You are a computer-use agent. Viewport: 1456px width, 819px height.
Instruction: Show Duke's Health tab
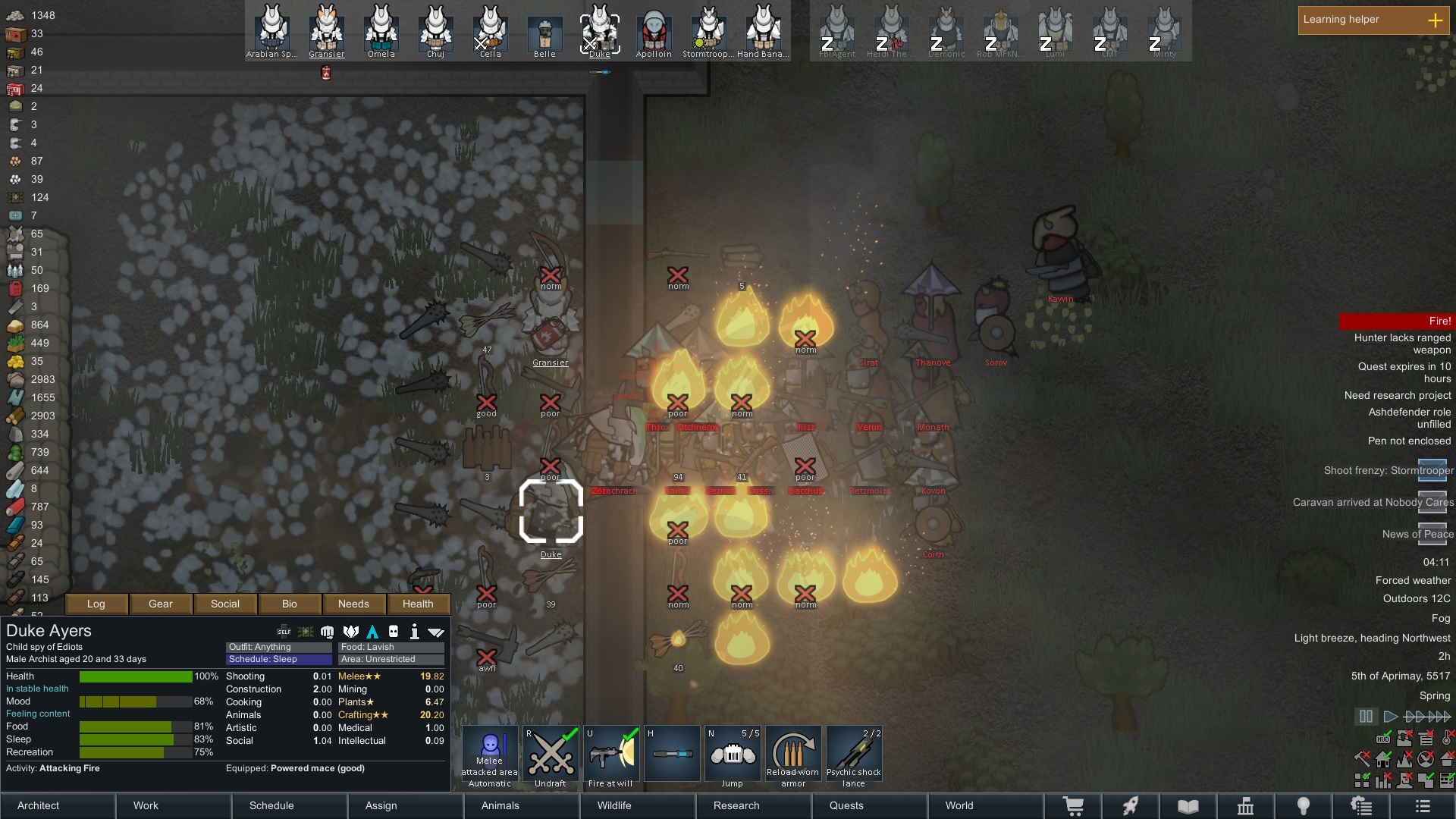point(418,604)
